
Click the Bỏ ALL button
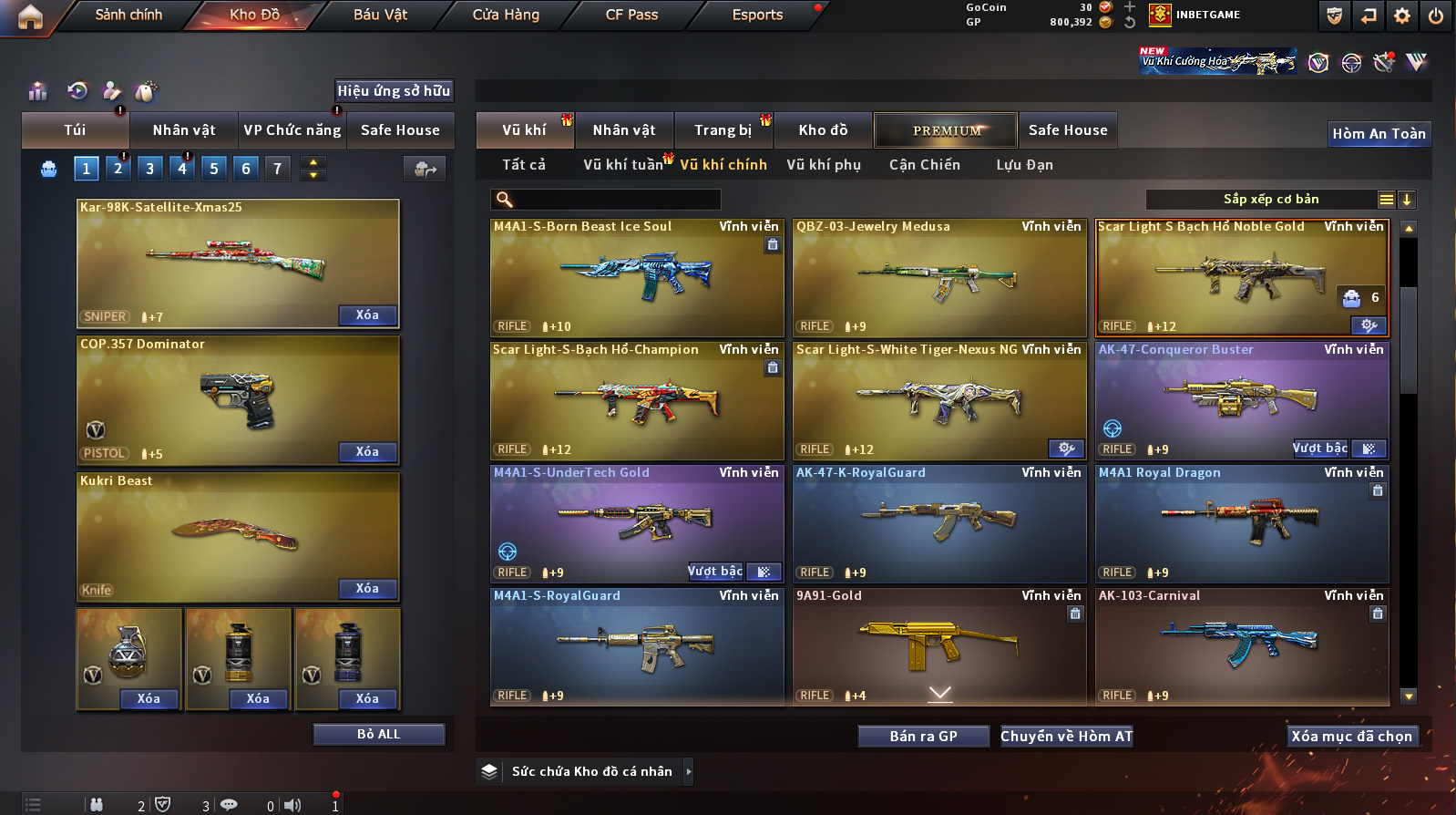pos(378,735)
